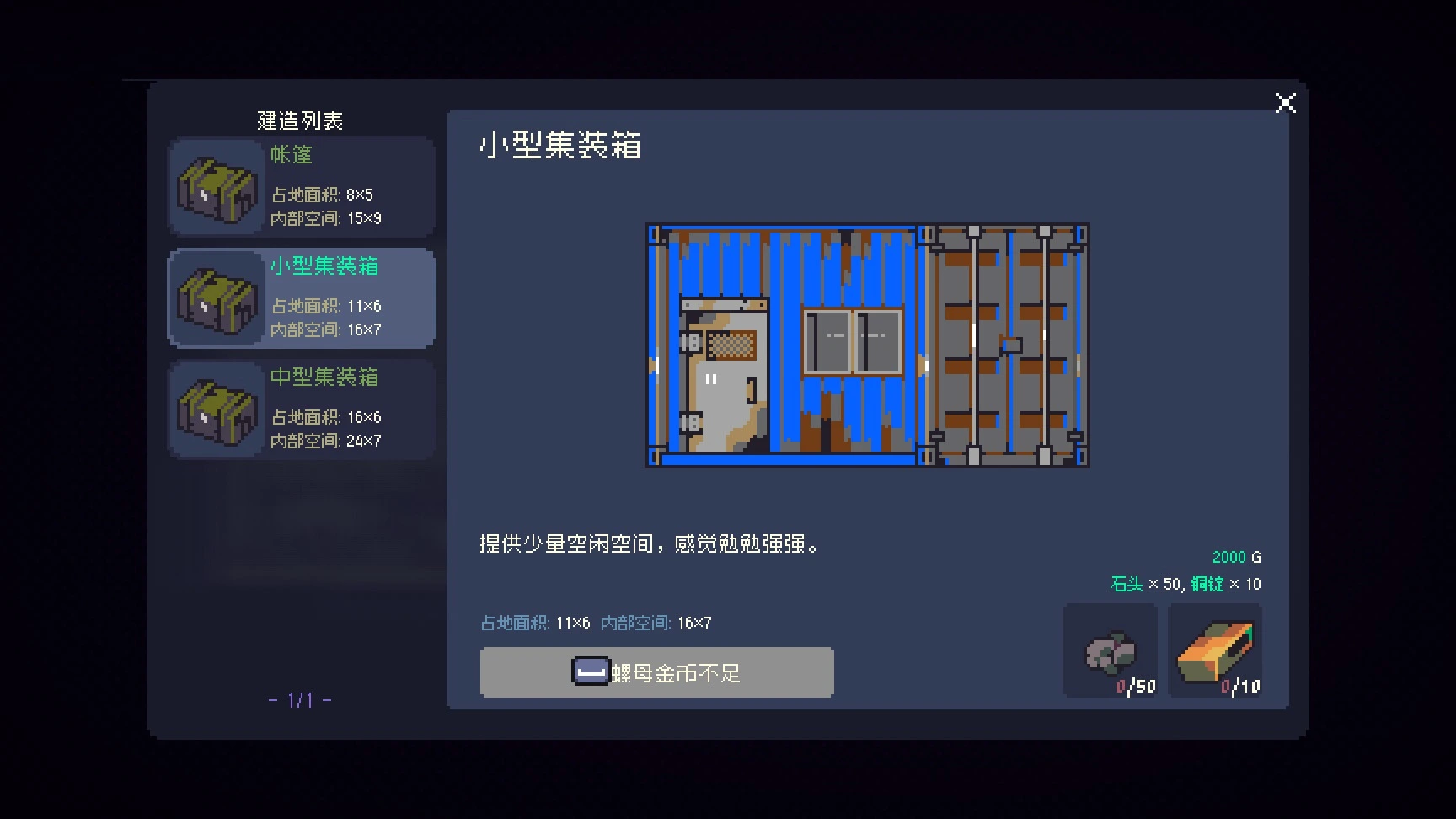
Task: Click the 石头 stone material icon
Action: (1111, 649)
